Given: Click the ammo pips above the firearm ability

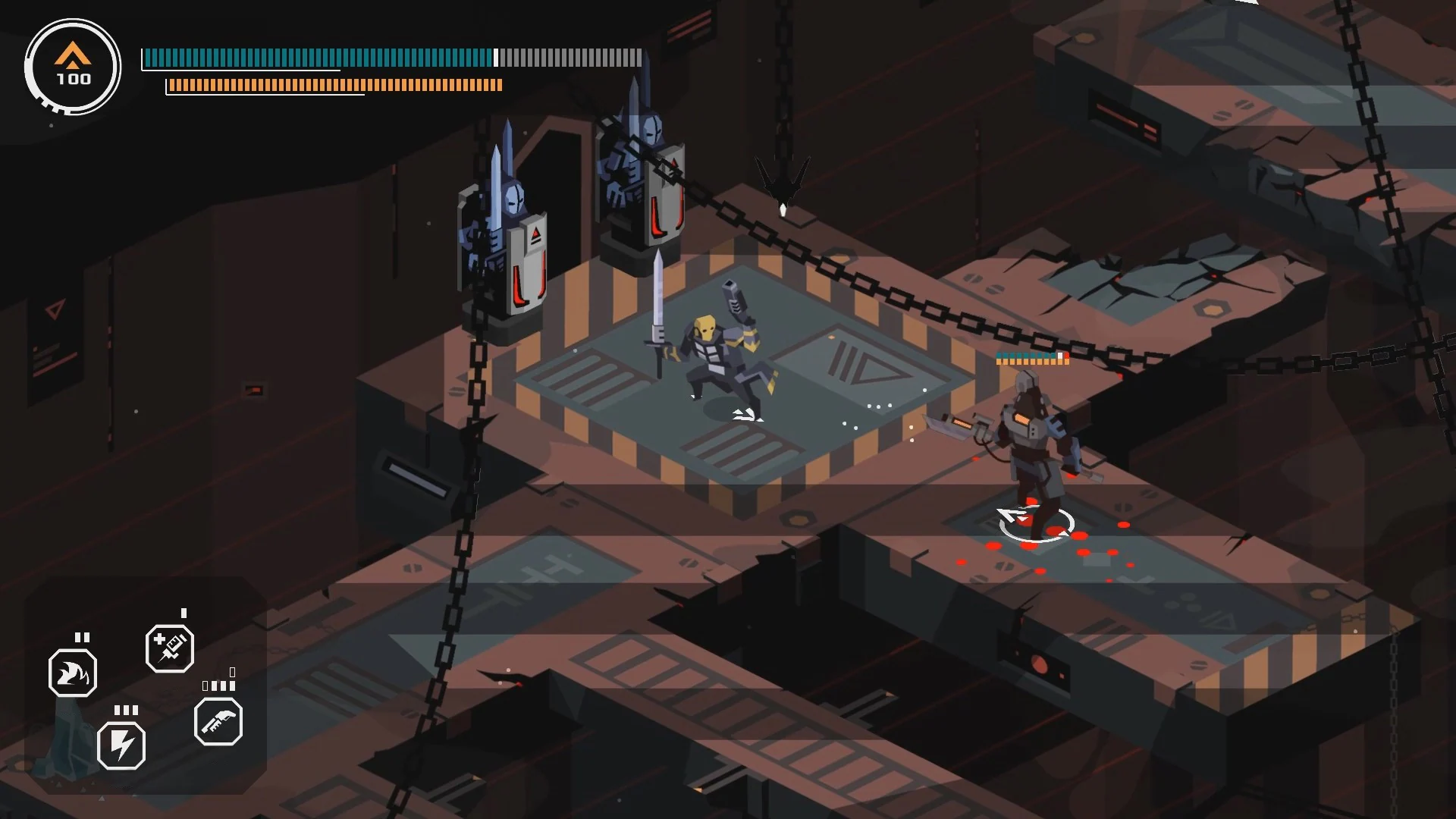Looking at the screenshot, I should click(219, 685).
